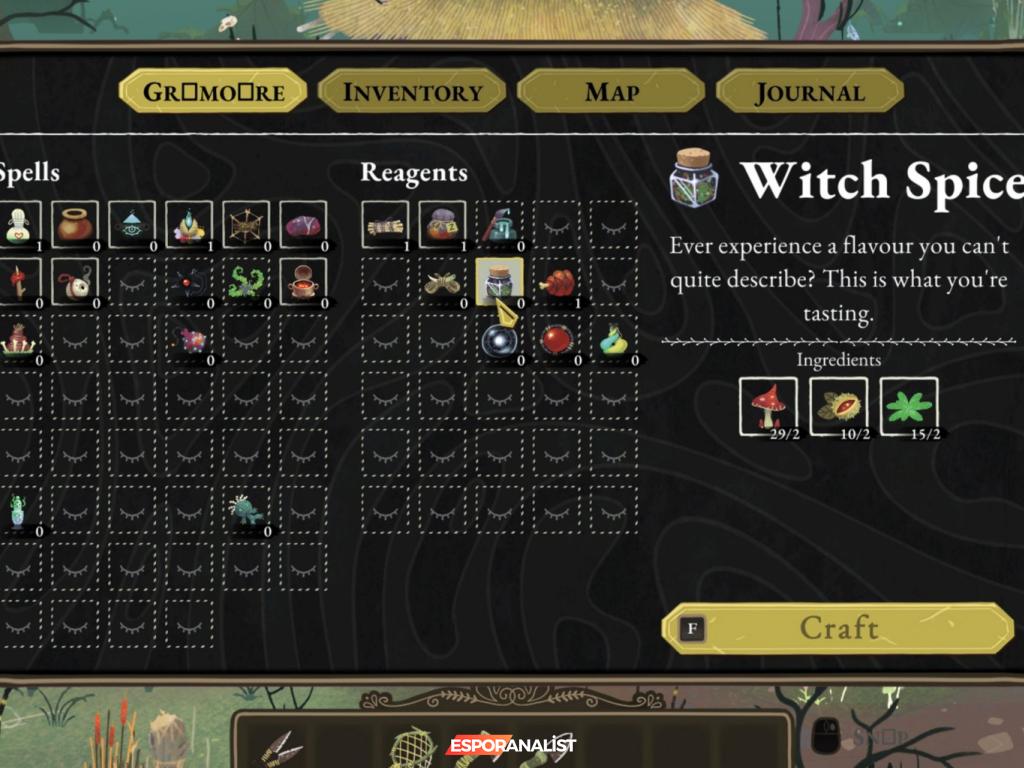The image size is (1024, 768).
Task: Show the Journal tab
Action: pos(809,92)
